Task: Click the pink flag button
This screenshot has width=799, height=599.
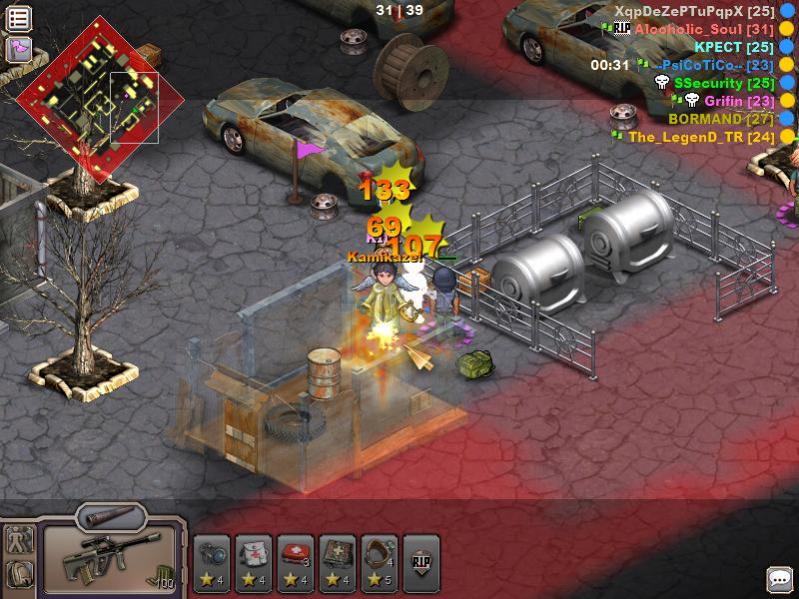Action: (x=19, y=49)
